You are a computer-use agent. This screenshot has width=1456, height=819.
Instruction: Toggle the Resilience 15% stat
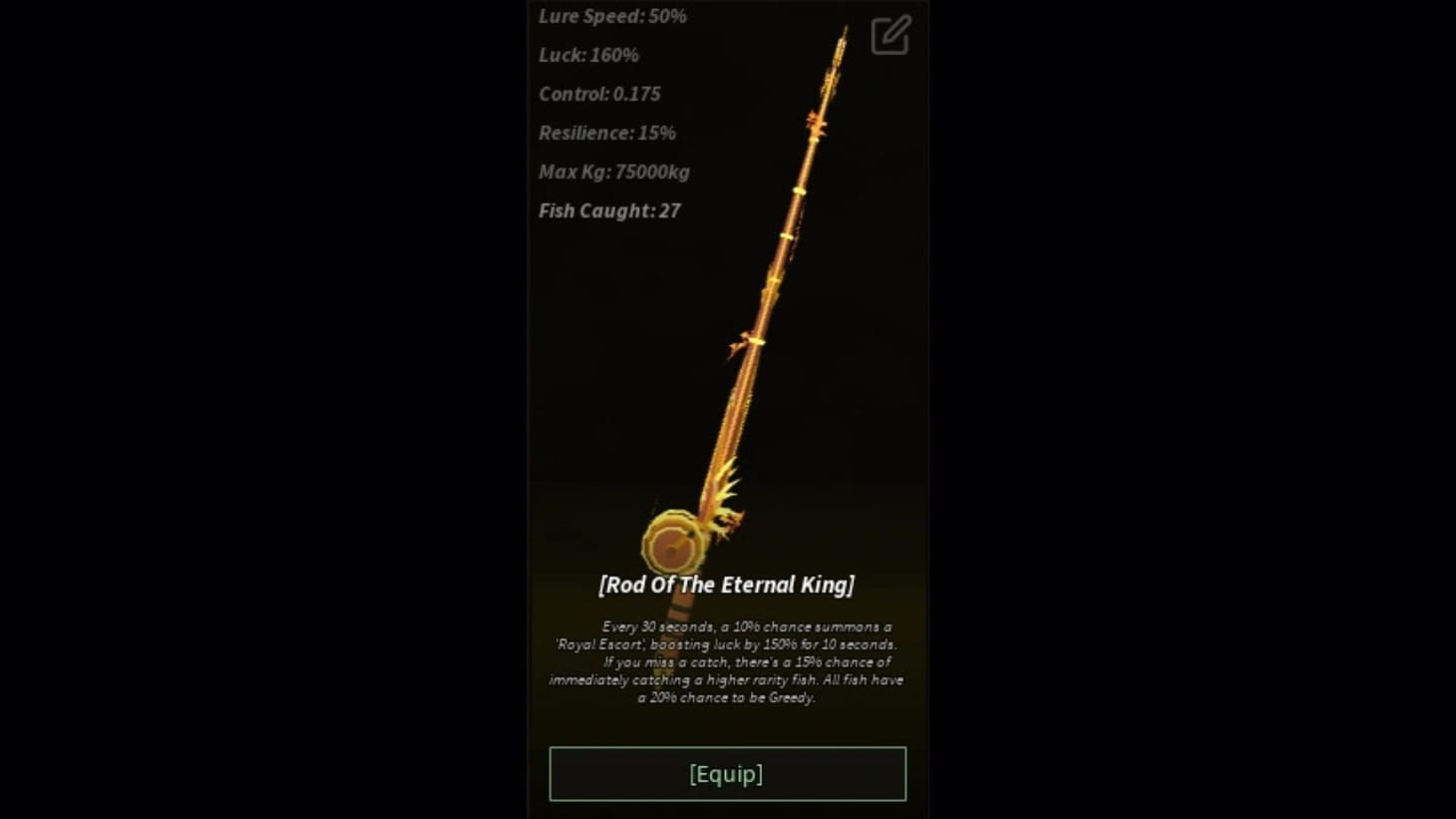[606, 132]
